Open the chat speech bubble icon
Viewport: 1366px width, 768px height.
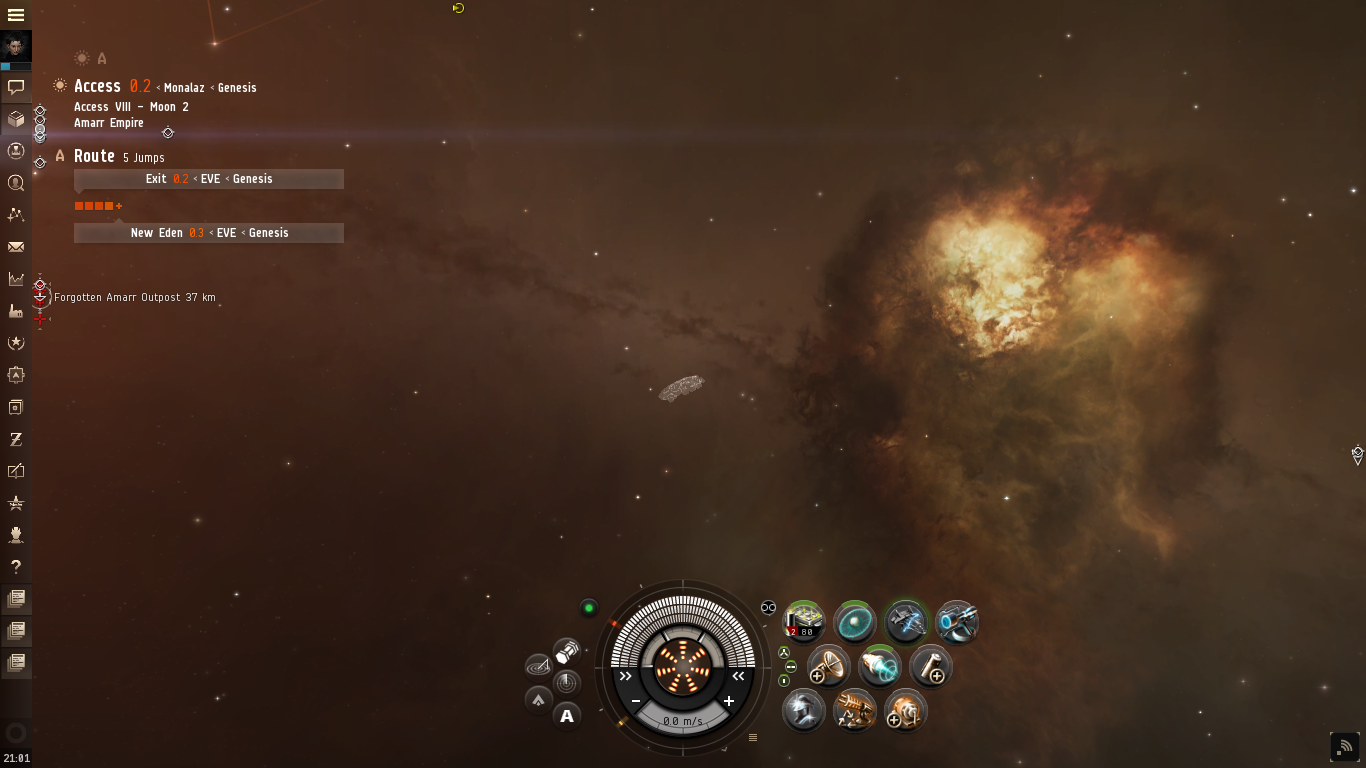click(x=16, y=87)
